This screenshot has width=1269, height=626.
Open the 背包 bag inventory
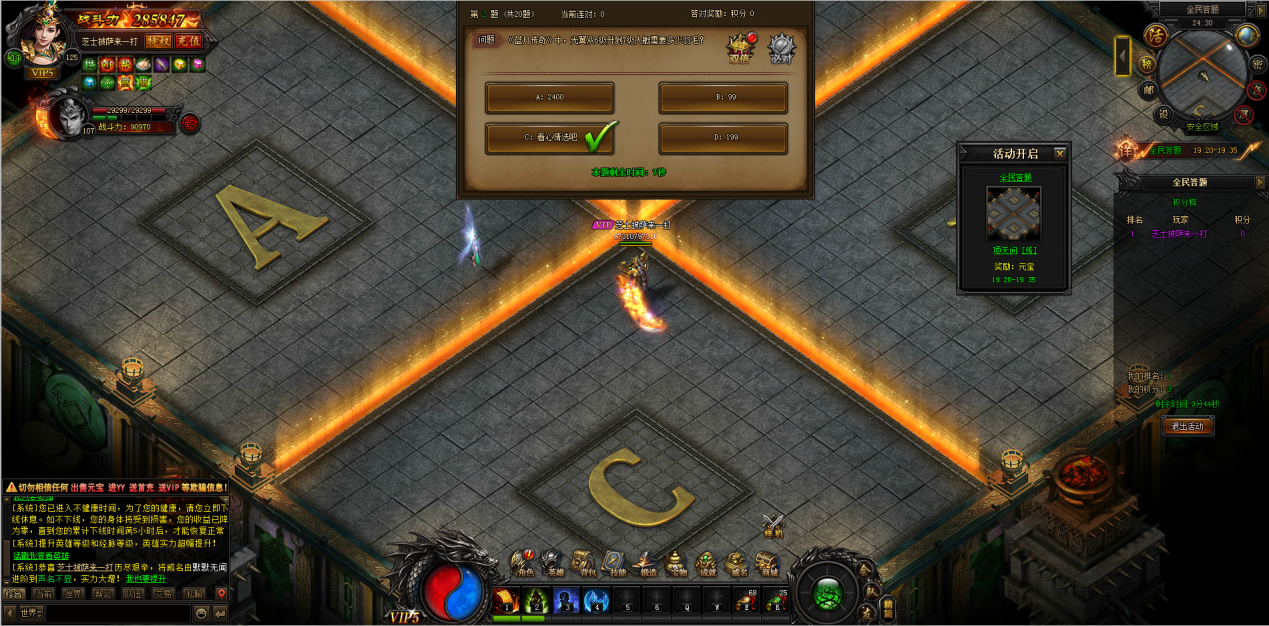tap(585, 564)
